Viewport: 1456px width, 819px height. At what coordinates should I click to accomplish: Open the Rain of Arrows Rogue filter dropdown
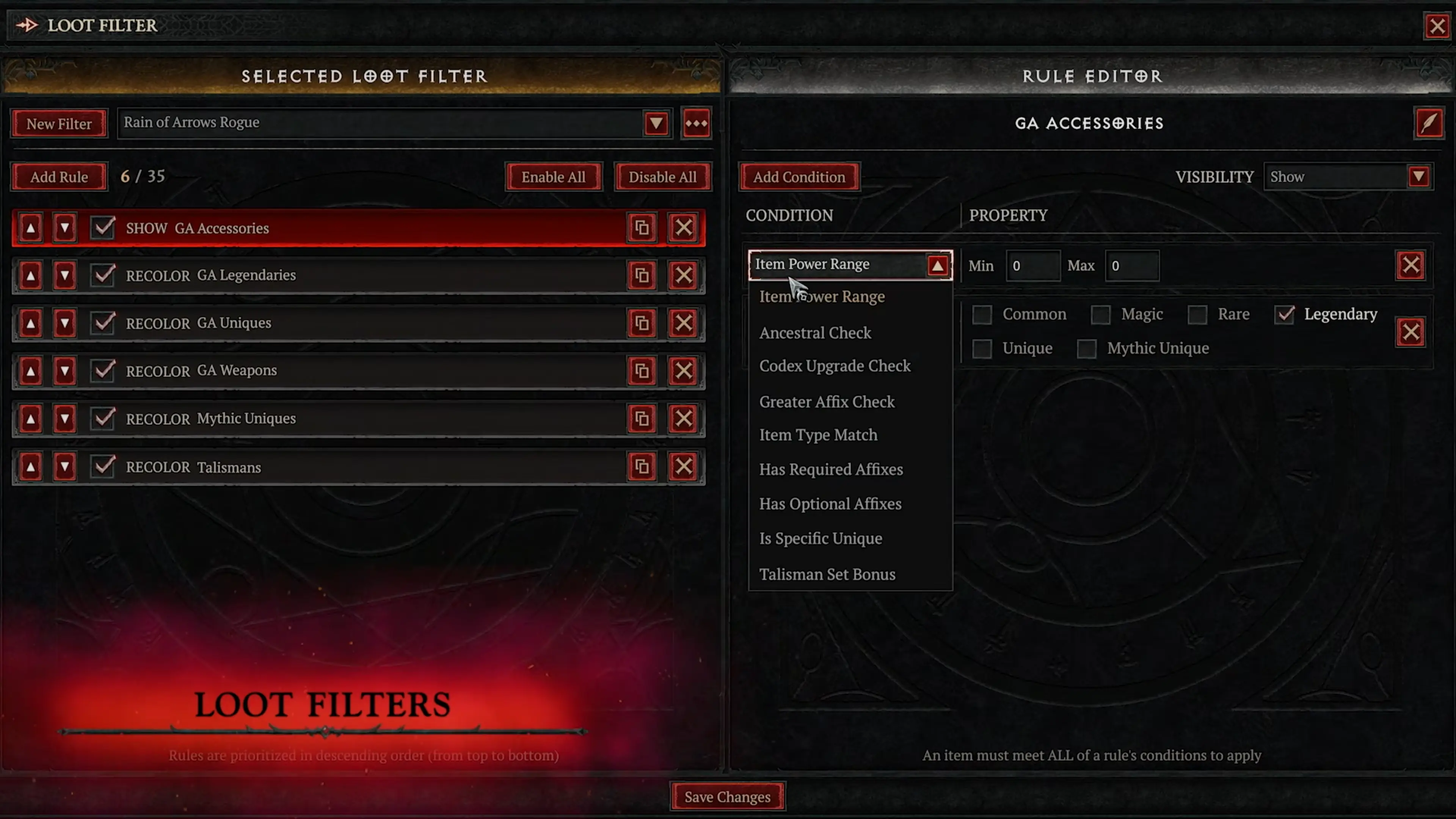pyautogui.click(x=656, y=123)
